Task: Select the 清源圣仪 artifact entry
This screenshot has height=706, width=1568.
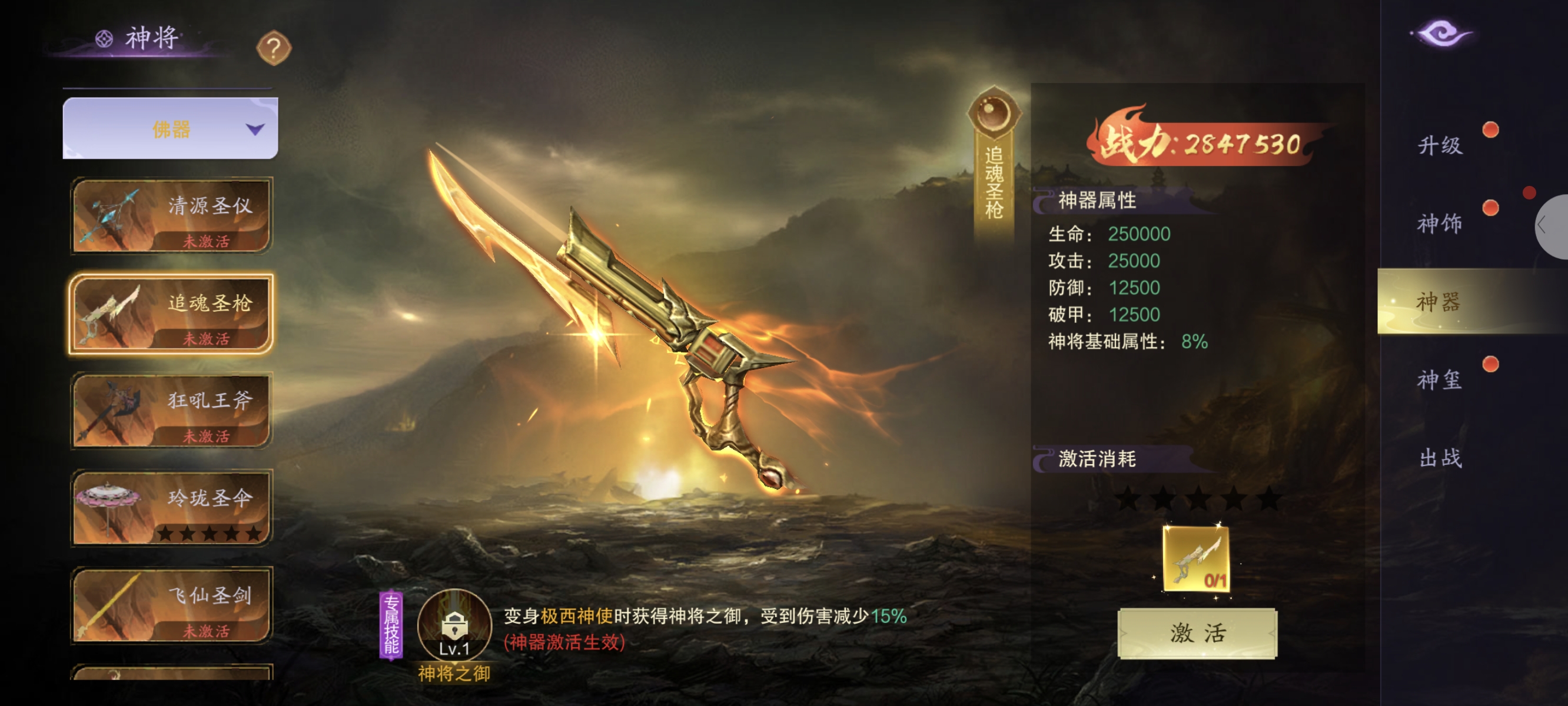Action: (x=172, y=215)
